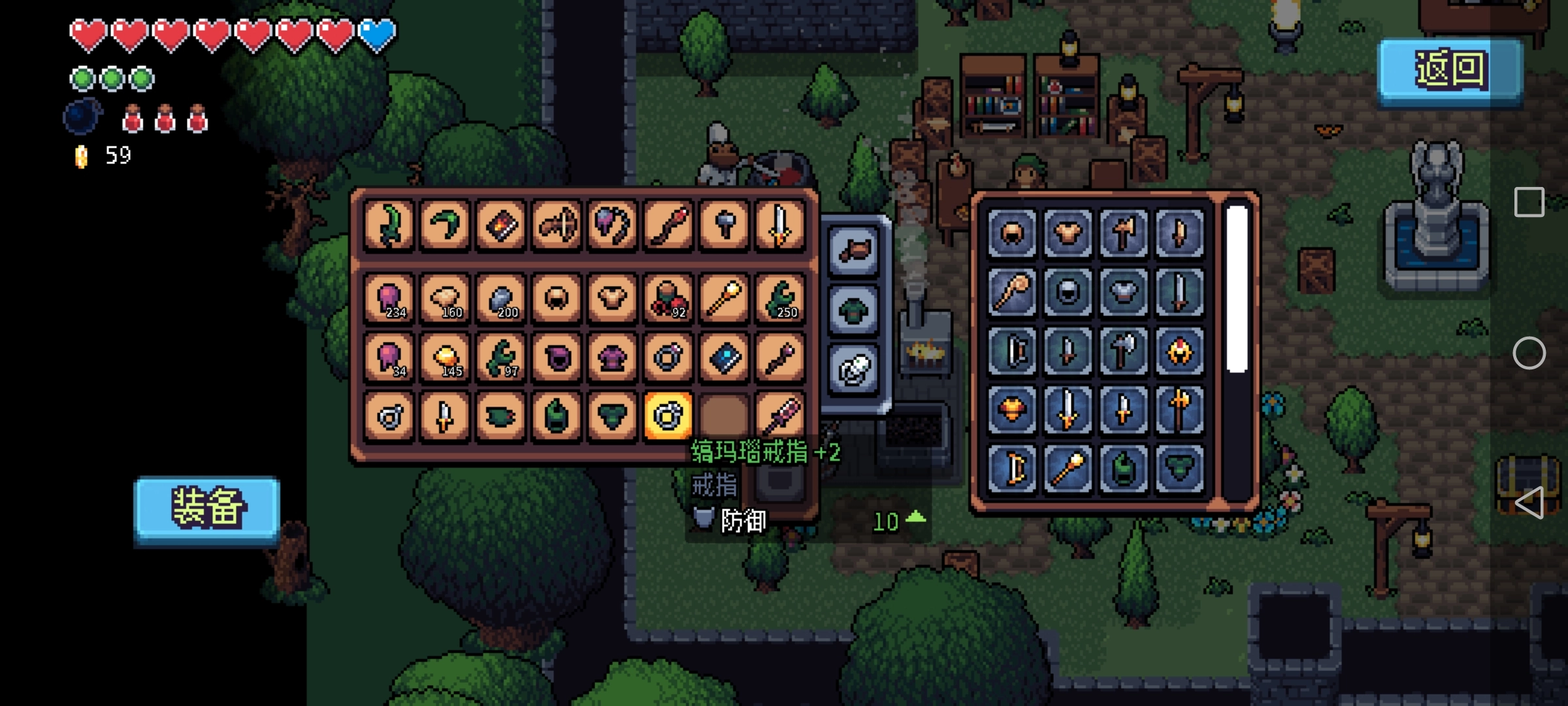Pick the double-bladed iron axe recipe
This screenshot has width=1568, height=706.
[1123, 351]
